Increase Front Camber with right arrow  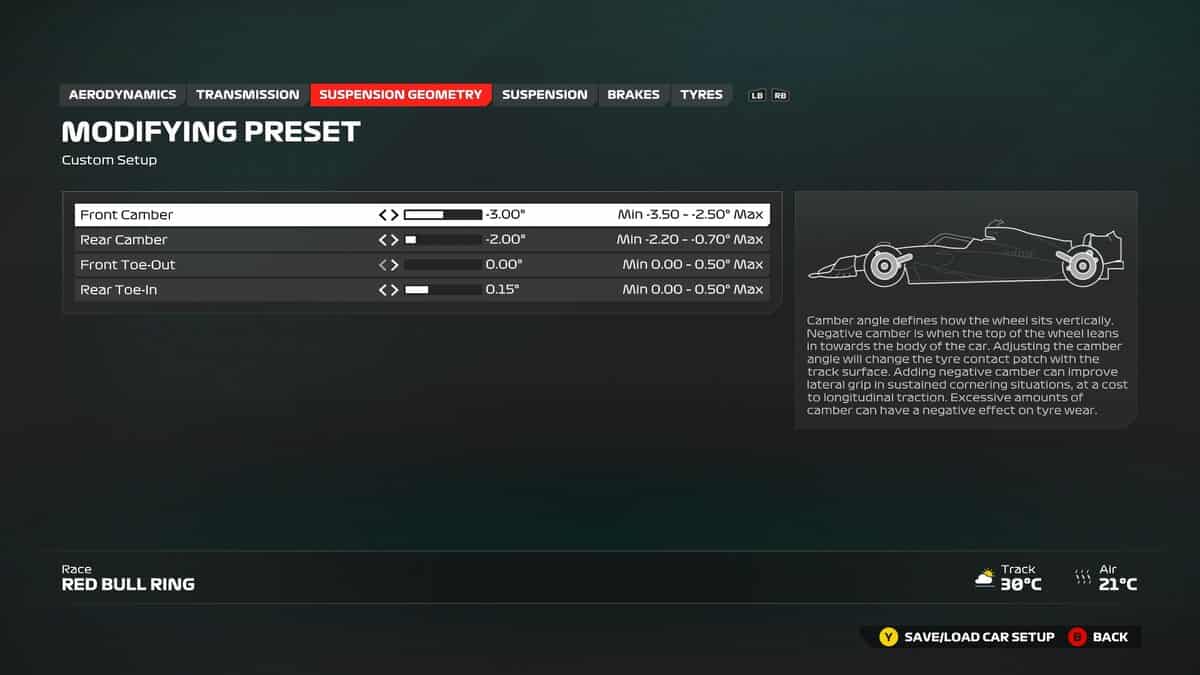[395, 215]
